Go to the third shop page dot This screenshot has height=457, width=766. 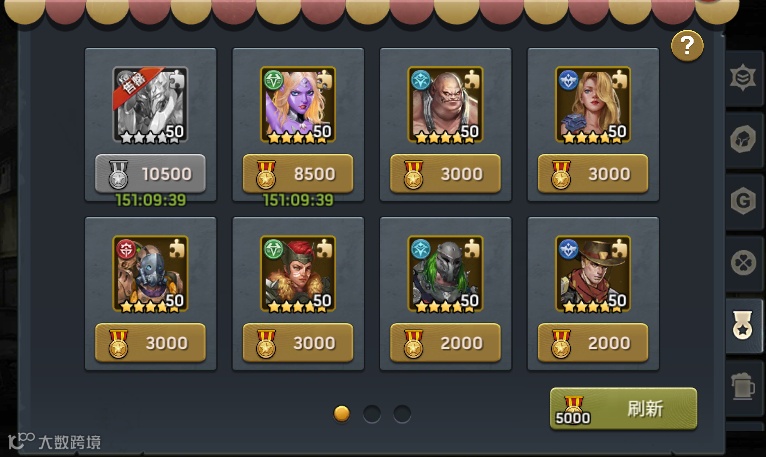[402, 413]
